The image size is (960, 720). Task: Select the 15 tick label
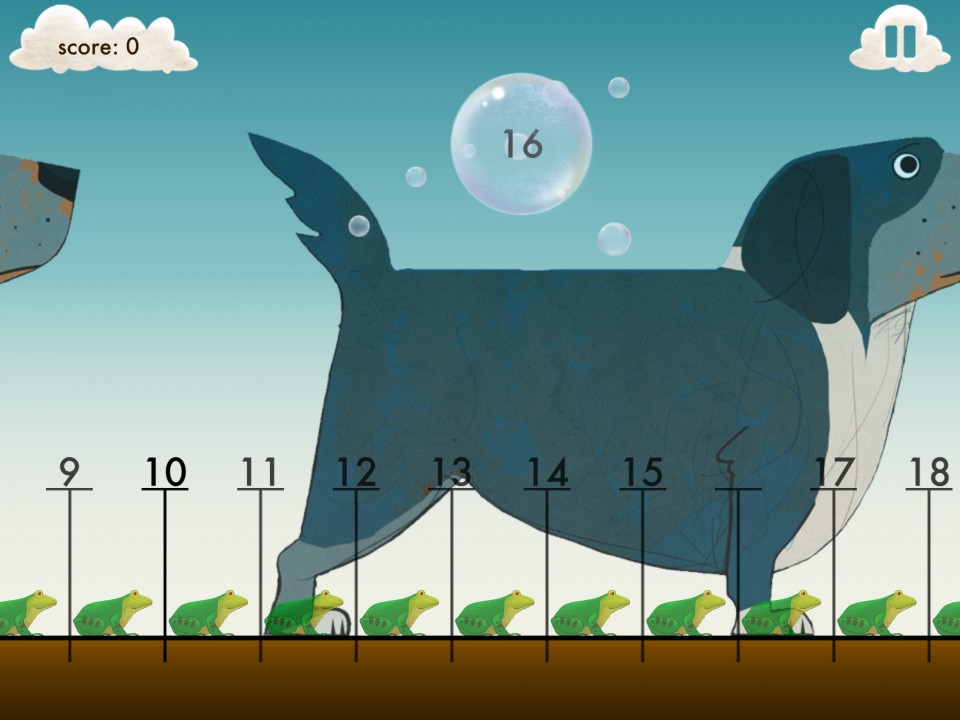click(x=642, y=472)
